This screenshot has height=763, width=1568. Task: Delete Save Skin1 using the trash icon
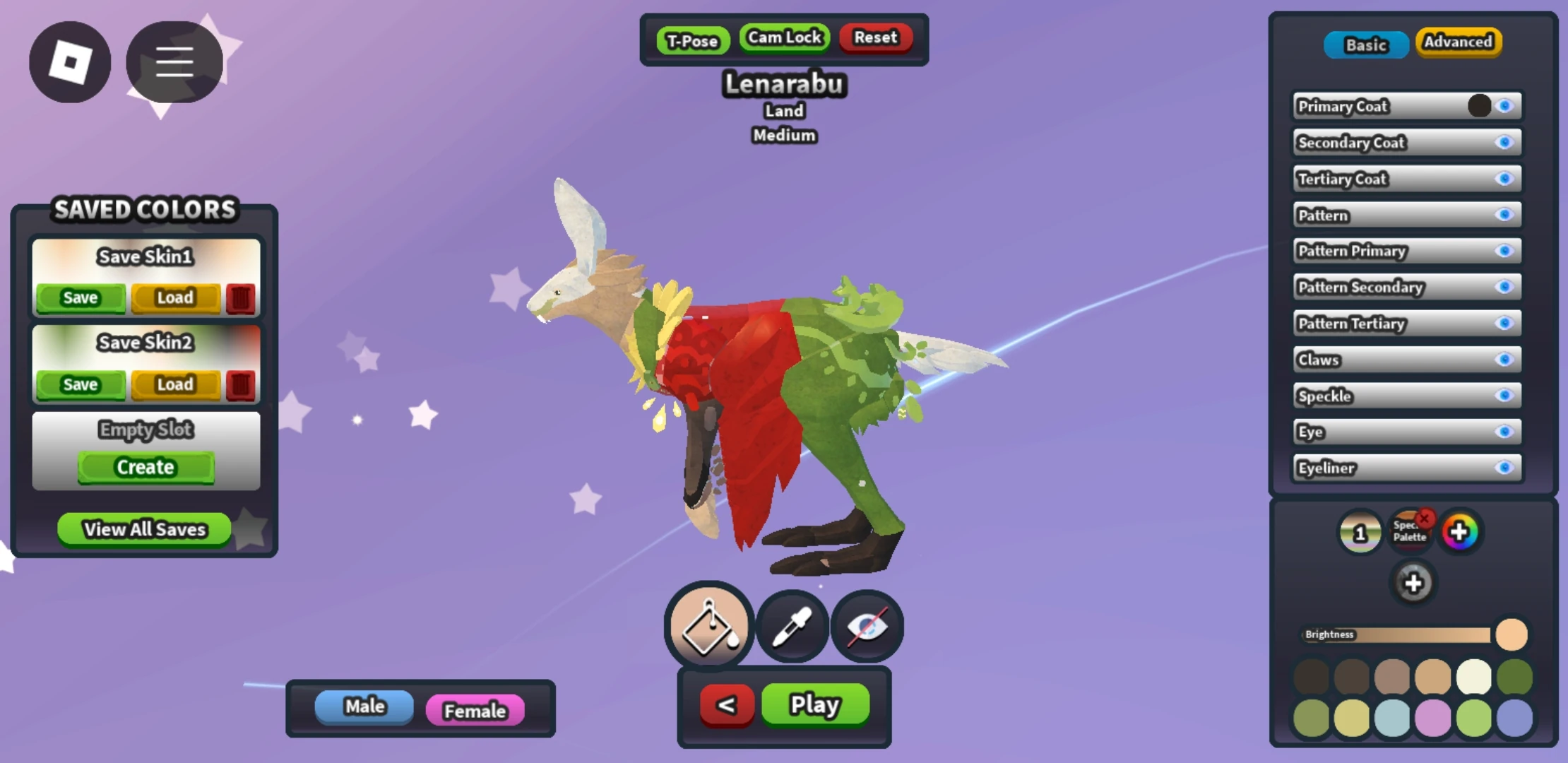tap(239, 297)
